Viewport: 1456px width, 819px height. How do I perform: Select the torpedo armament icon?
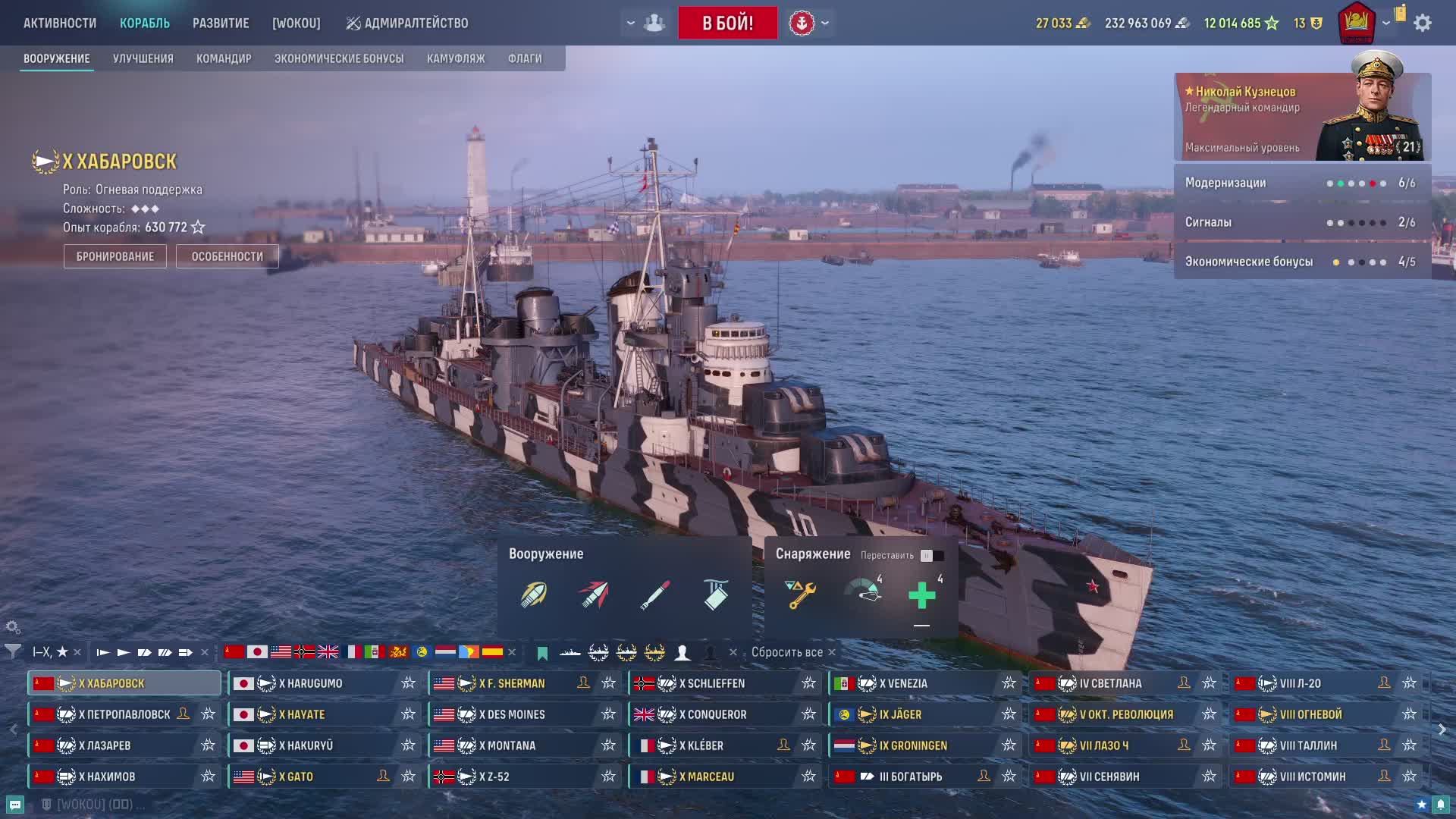click(x=655, y=595)
